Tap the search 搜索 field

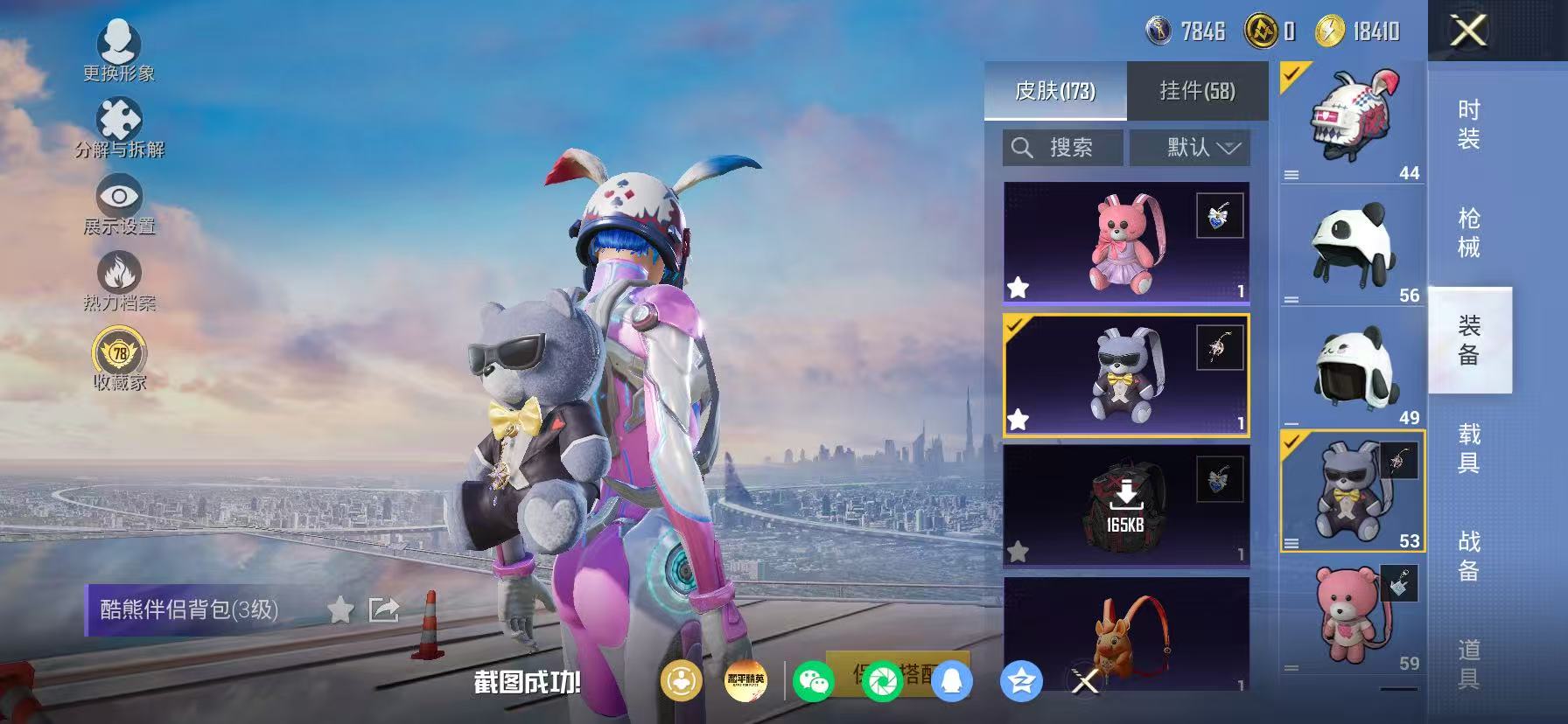pyautogui.click(x=1061, y=147)
